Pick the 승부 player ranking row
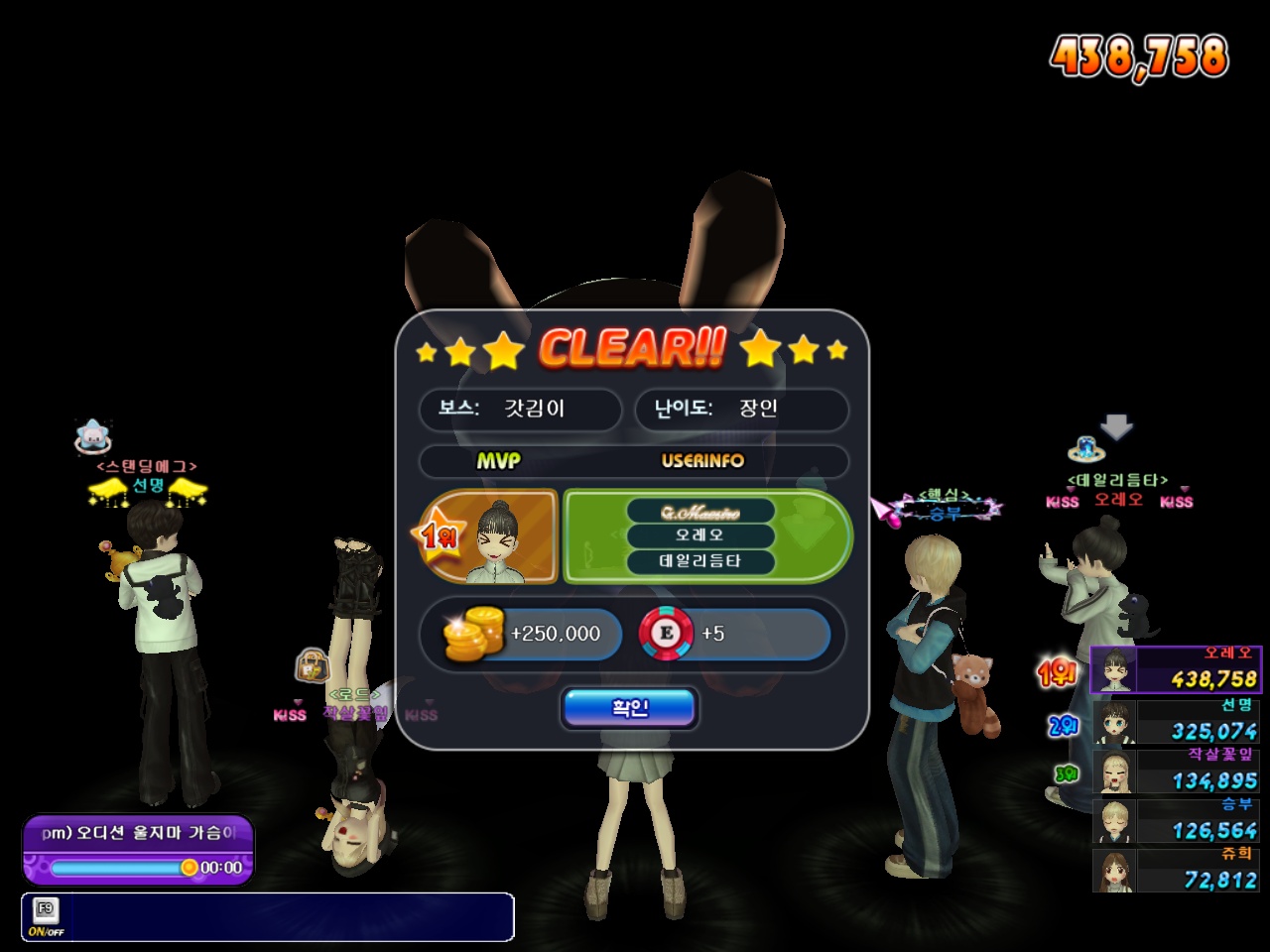1270x952 pixels. tap(1176, 821)
